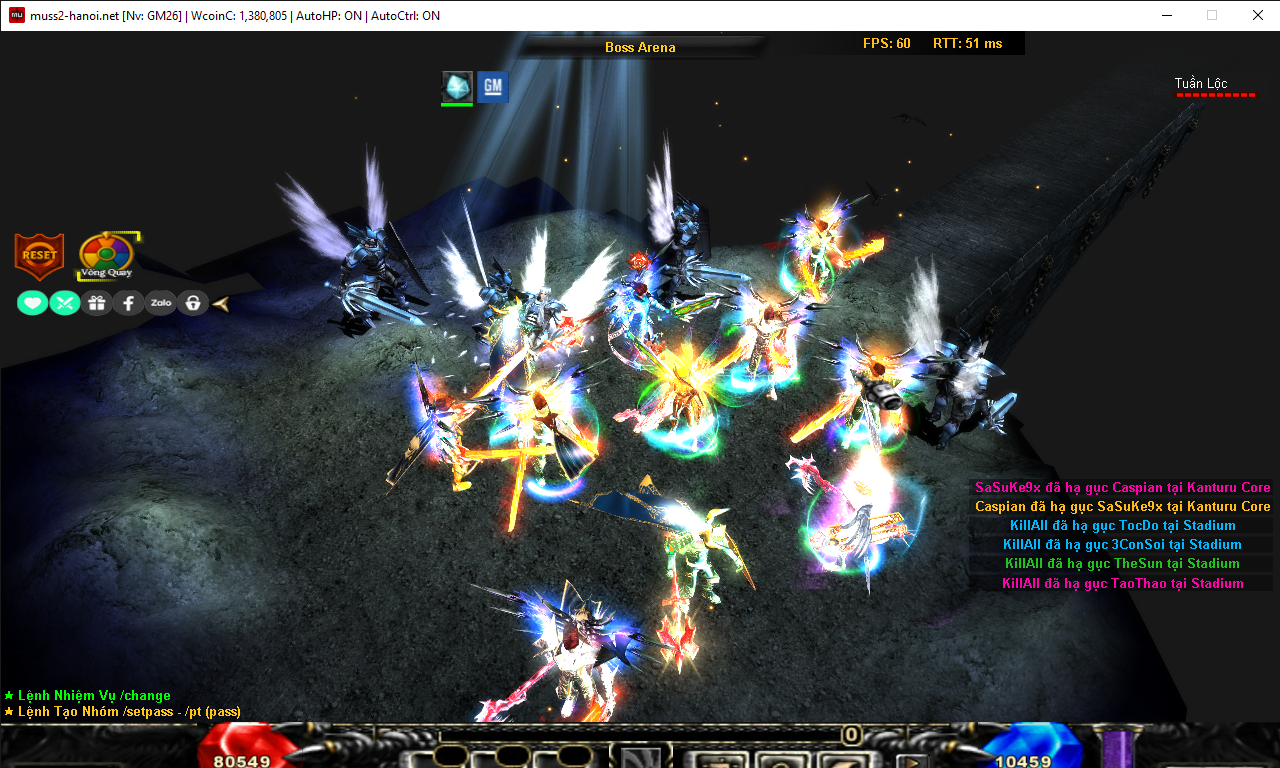Click the blue GM badge icon
The width and height of the screenshot is (1280, 768).
point(492,87)
